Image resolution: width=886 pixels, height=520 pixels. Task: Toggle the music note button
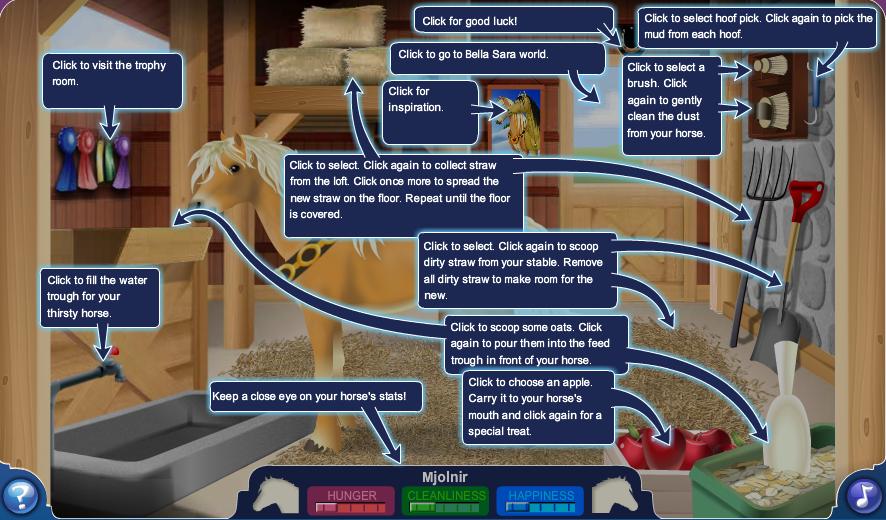pyautogui.click(x=864, y=495)
